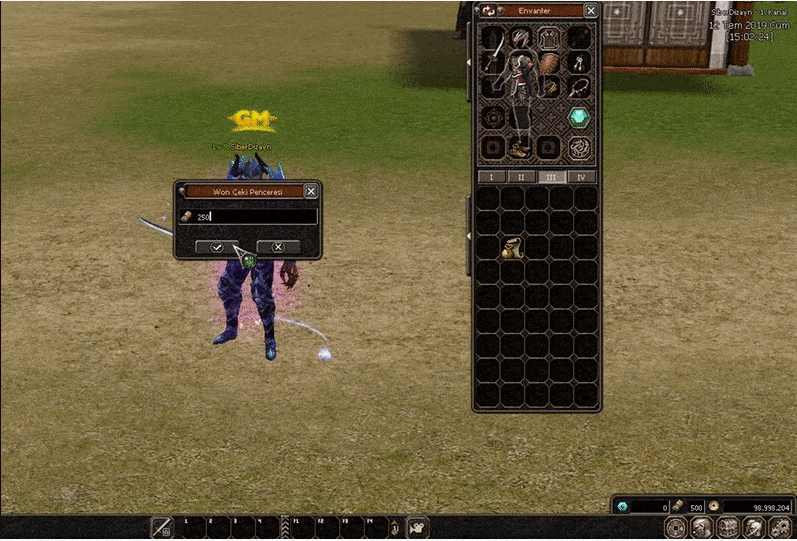This screenshot has height=541, width=797.
Task: Select the equipped boots slot
Action: click(x=520, y=149)
